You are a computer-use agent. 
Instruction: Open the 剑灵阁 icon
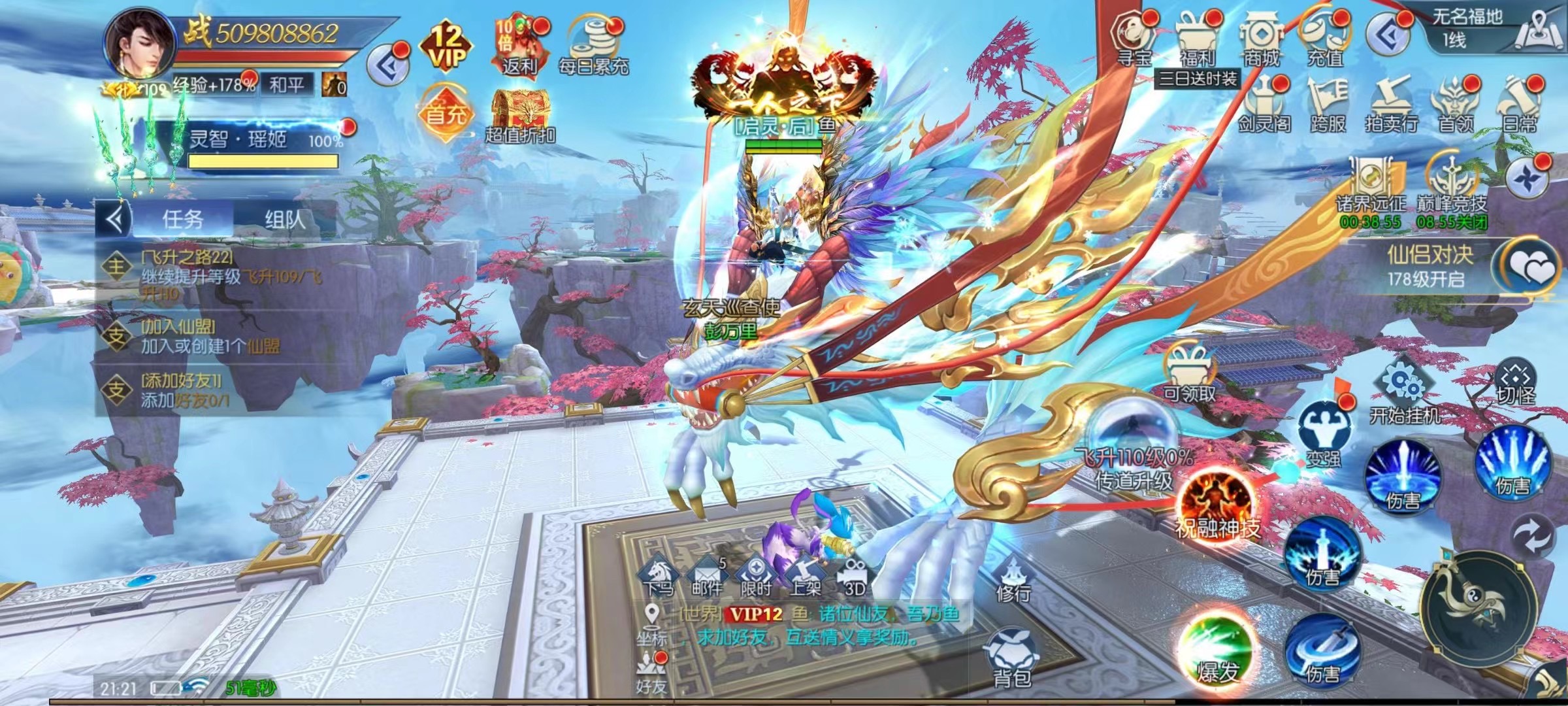click(1264, 105)
